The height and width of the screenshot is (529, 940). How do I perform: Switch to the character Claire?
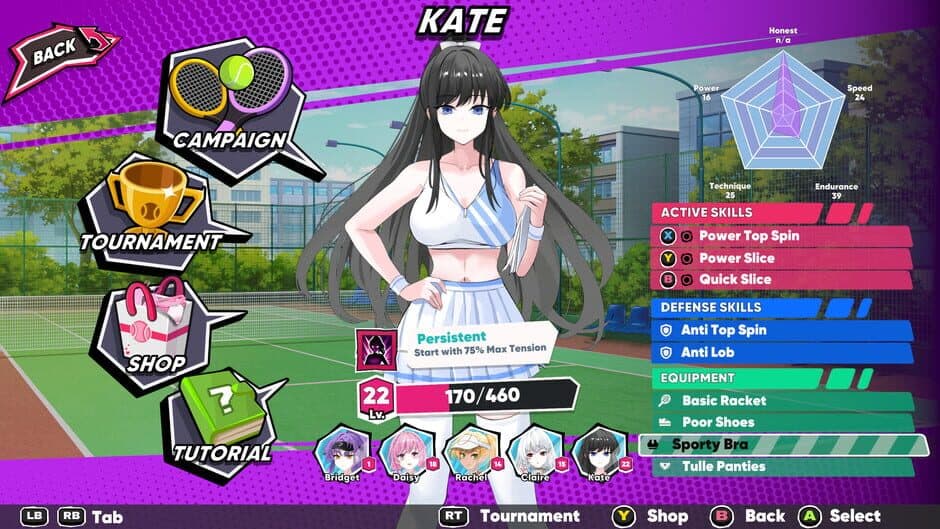pos(535,453)
